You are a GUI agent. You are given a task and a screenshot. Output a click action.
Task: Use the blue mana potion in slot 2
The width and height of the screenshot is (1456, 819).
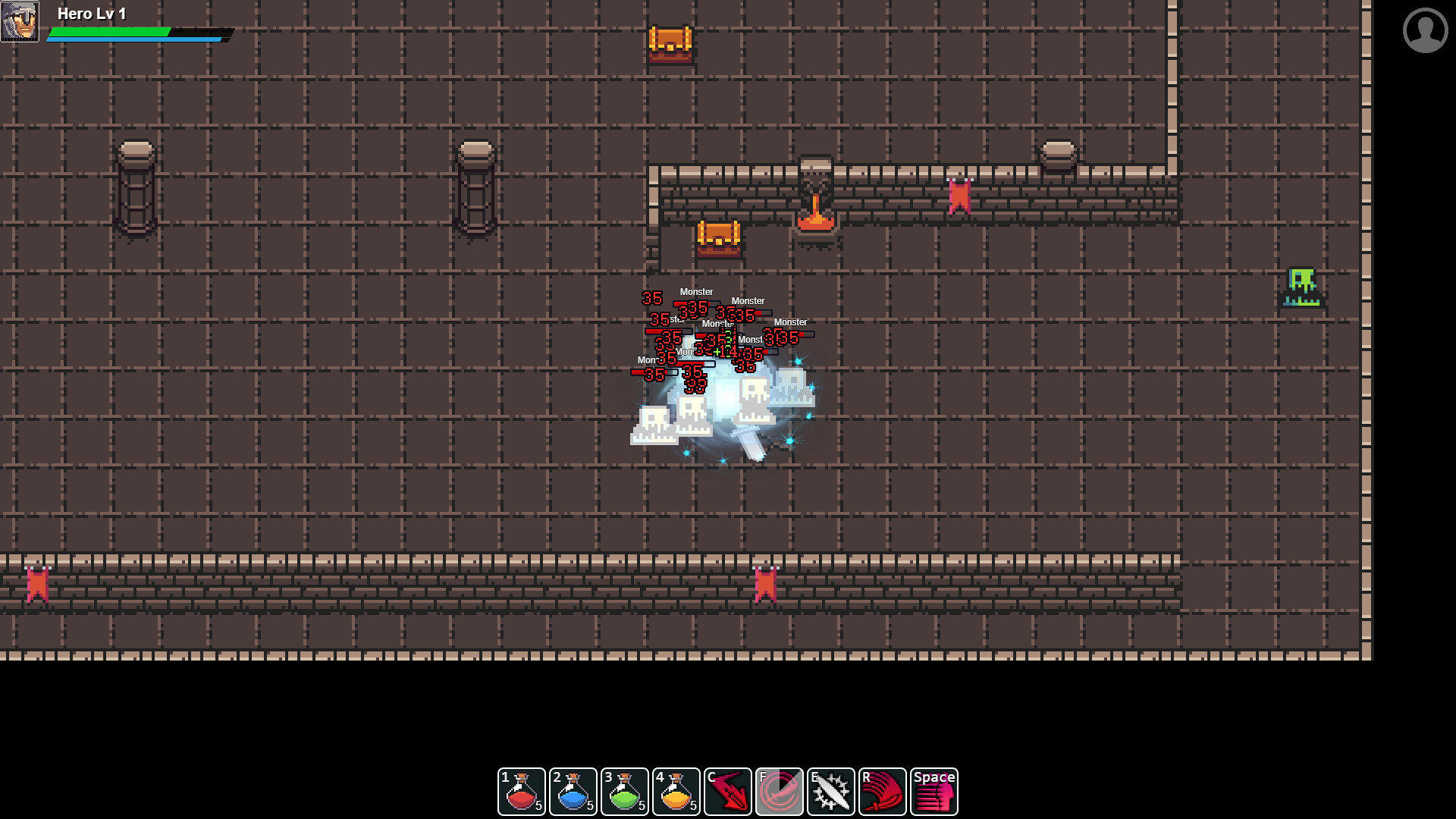pos(573,791)
